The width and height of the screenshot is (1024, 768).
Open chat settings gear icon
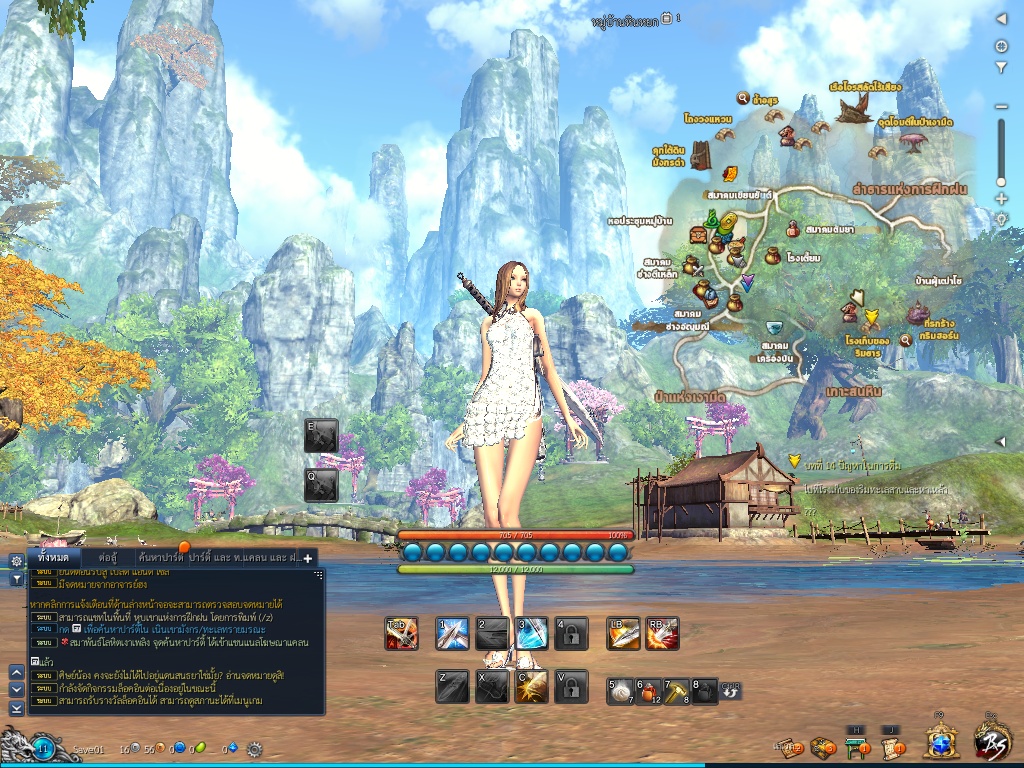coord(16,560)
